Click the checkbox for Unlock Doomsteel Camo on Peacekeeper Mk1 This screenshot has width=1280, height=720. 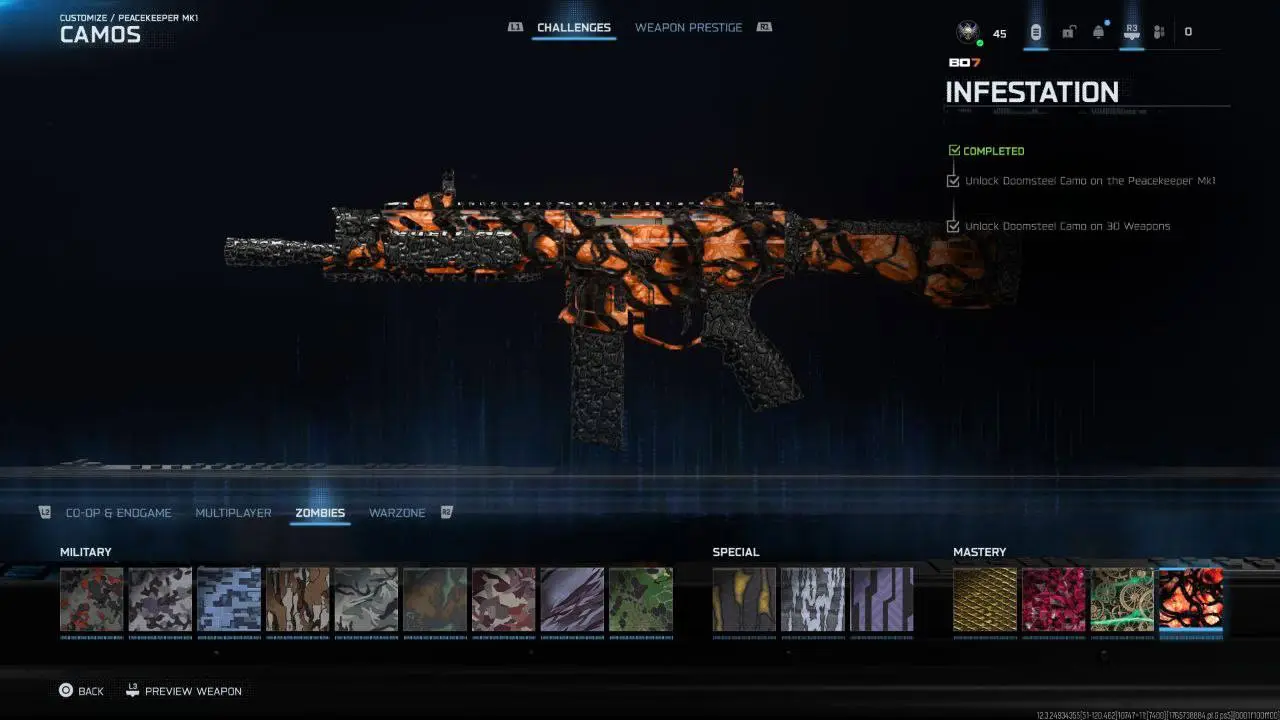point(953,181)
